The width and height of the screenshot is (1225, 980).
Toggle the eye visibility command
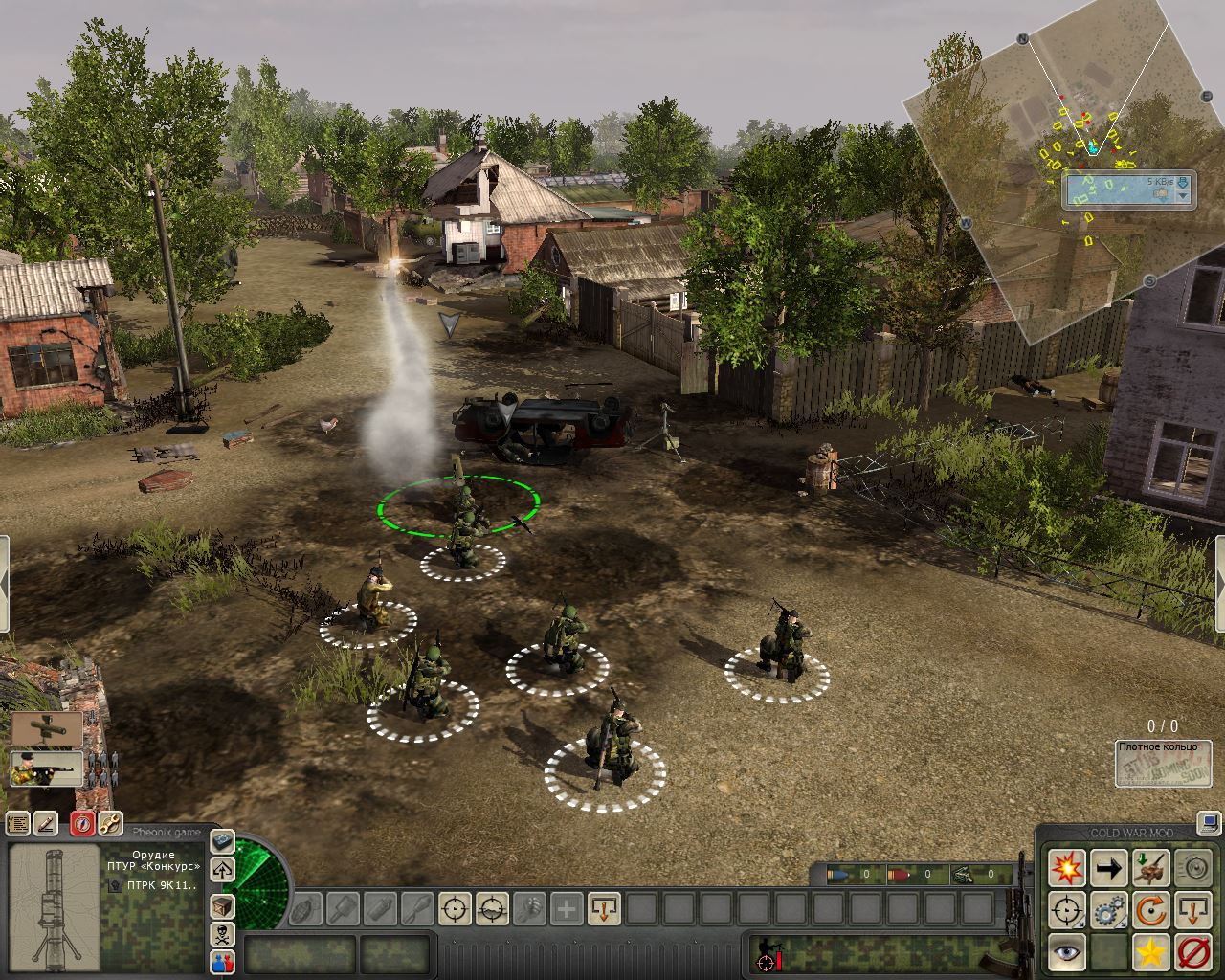[x=1065, y=952]
